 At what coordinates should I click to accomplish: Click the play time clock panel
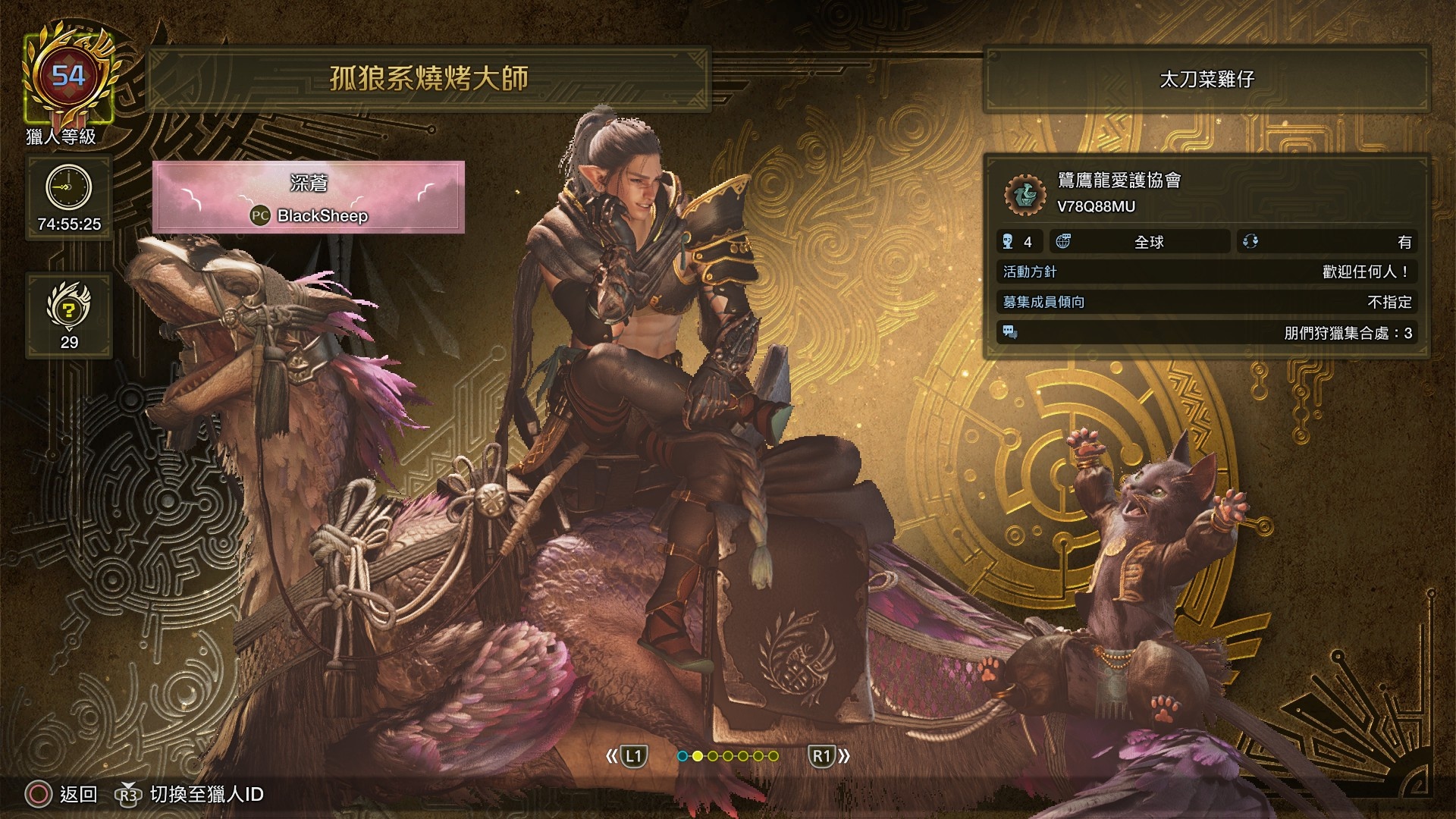69,197
